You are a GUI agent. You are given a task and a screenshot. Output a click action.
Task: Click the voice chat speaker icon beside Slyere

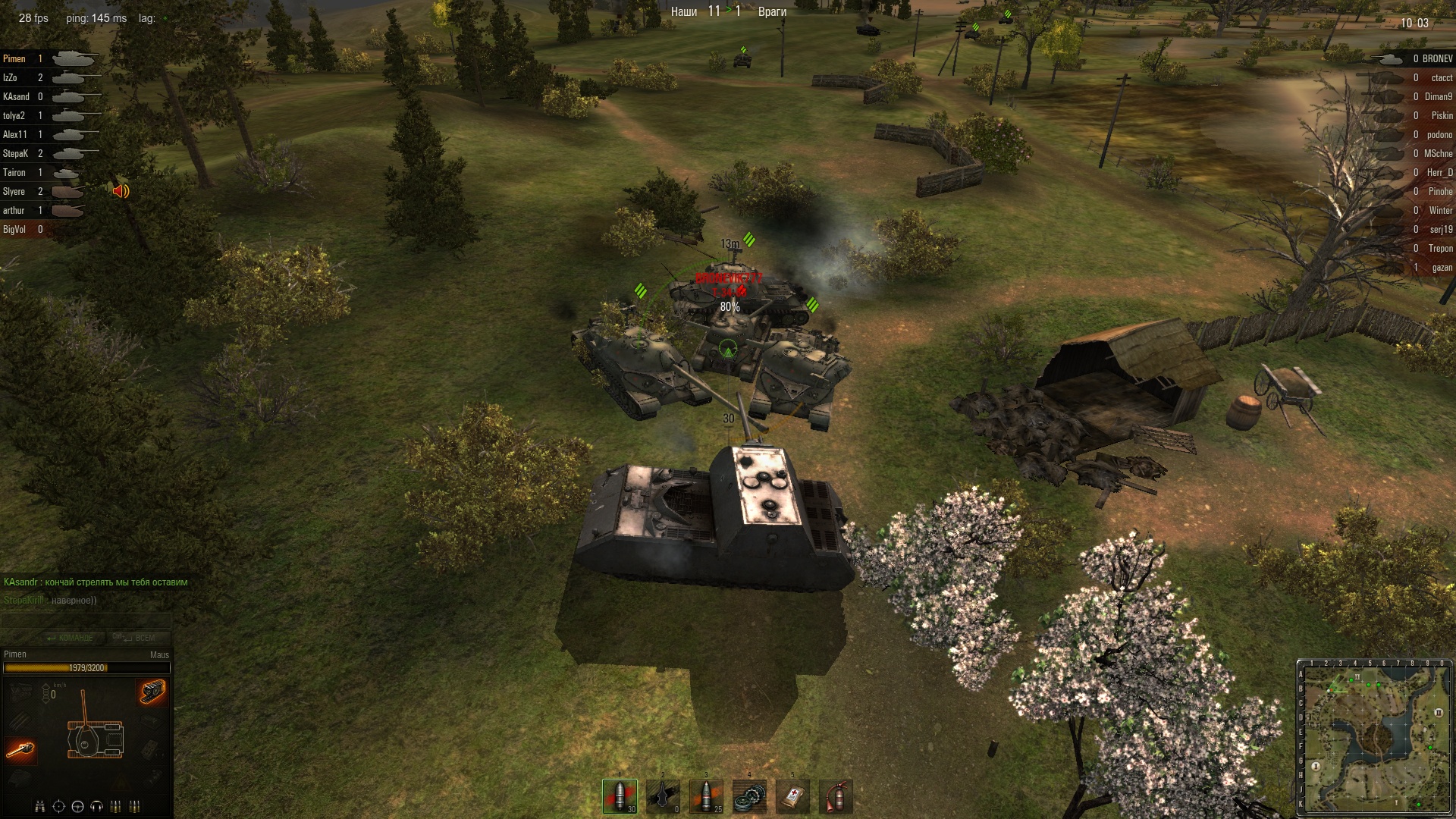[121, 191]
